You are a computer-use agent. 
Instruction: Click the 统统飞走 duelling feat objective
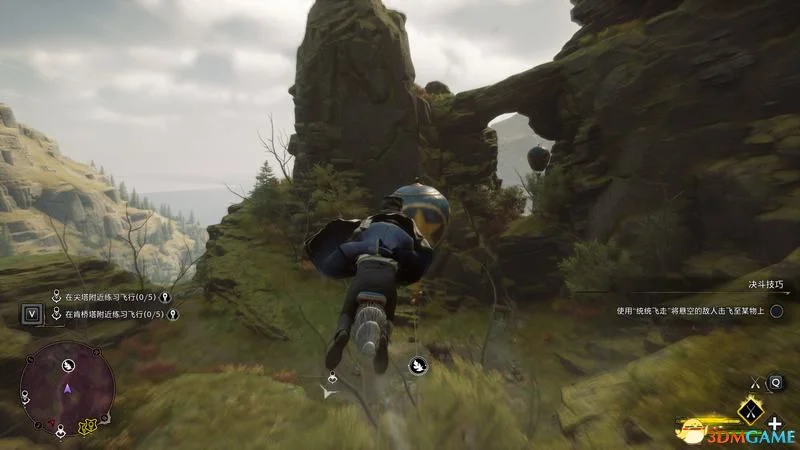click(x=689, y=312)
